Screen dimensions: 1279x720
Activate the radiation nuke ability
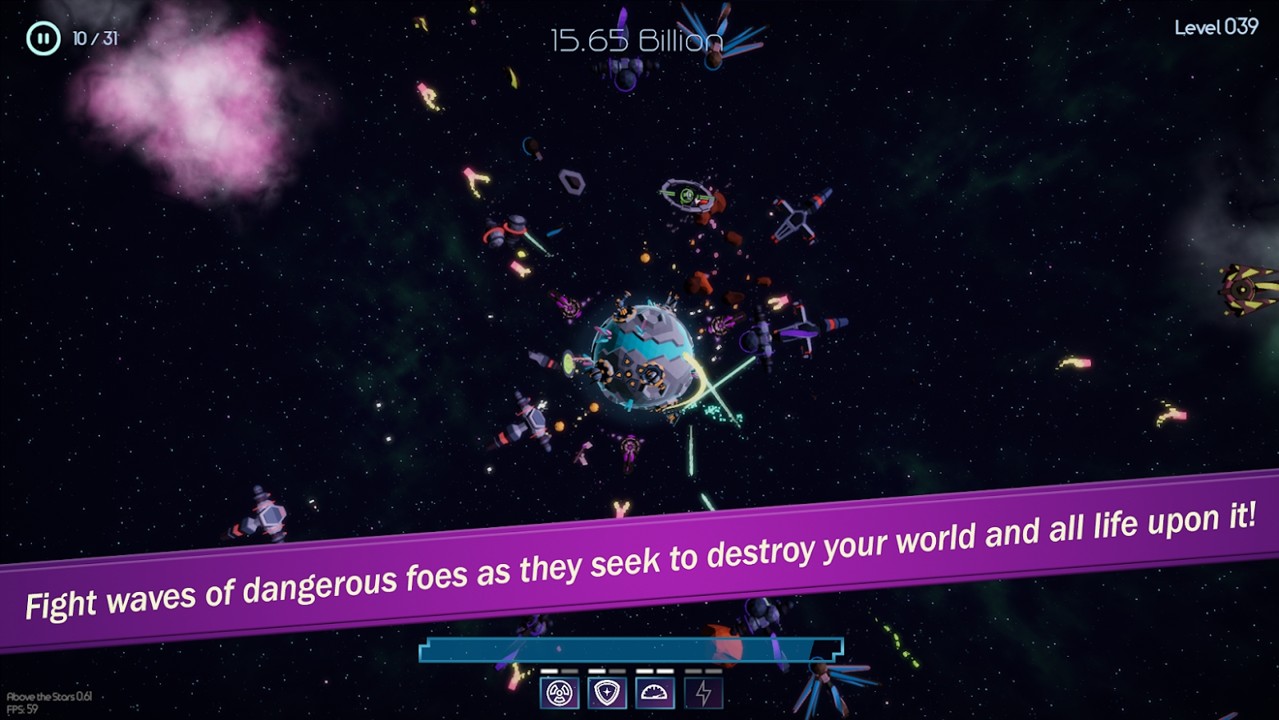(x=559, y=692)
